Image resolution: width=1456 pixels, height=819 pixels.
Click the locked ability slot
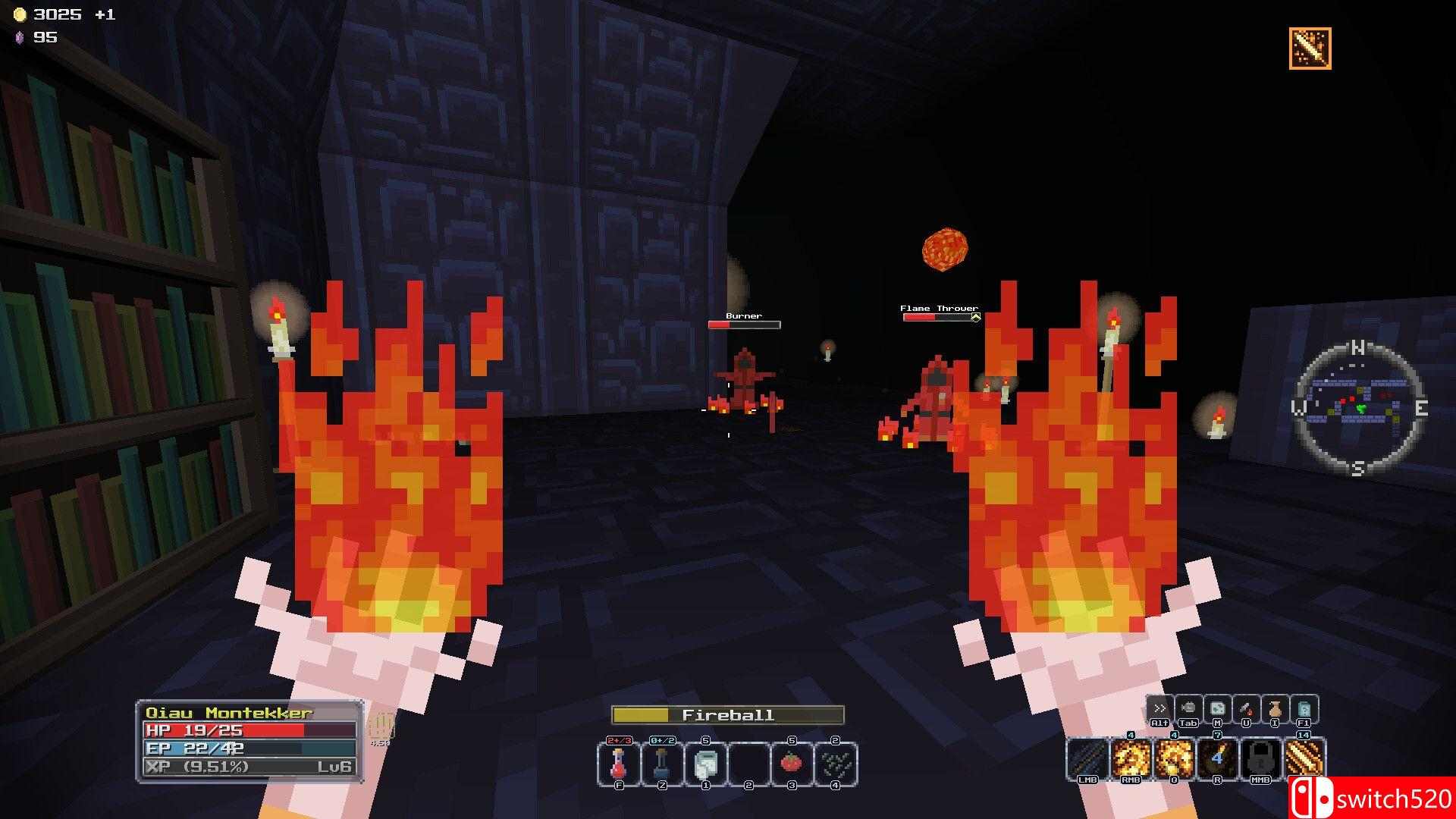(1260, 758)
